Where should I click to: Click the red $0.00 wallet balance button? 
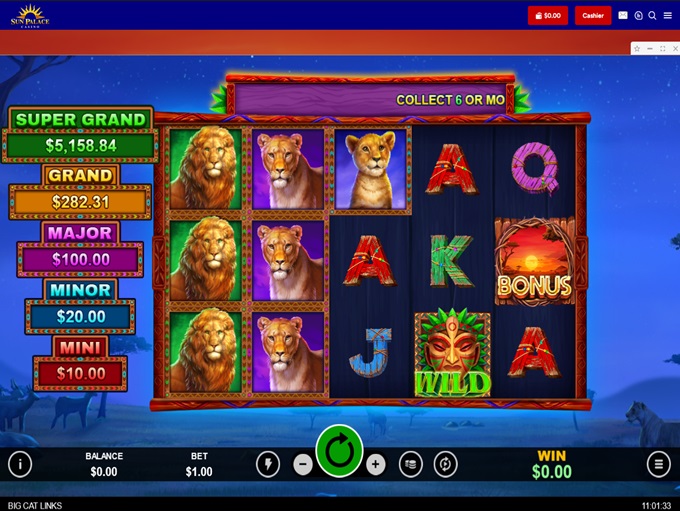pyautogui.click(x=548, y=15)
